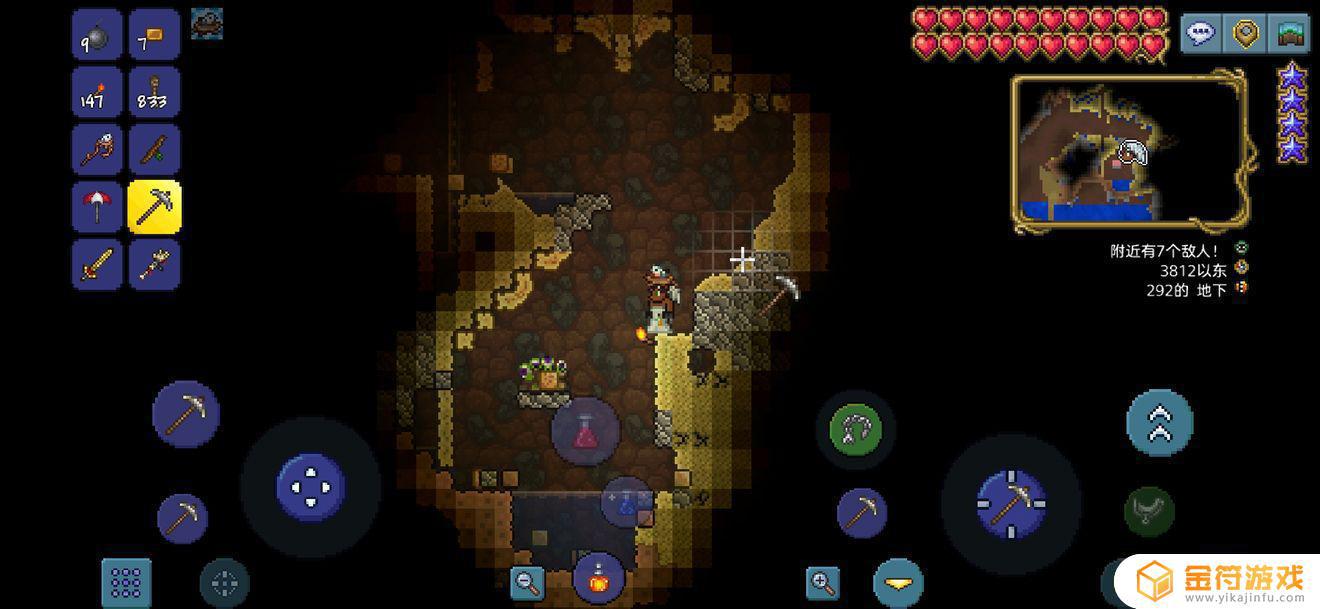The width and height of the screenshot is (1320, 609).
Task: Select the bomb hotbar slot
Action: tap(97, 36)
